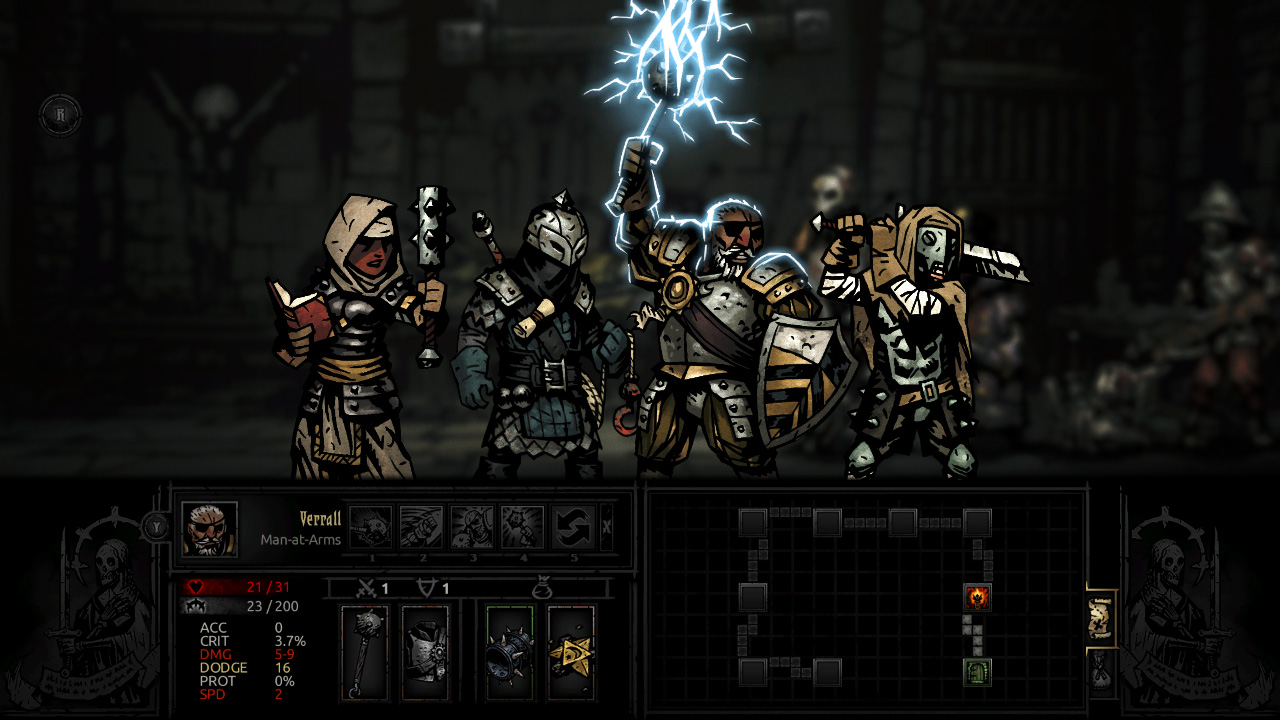The width and height of the screenshot is (1280, 720).
Task: Select Verrall's first attack skill icon
Action: tap(370, 527)
